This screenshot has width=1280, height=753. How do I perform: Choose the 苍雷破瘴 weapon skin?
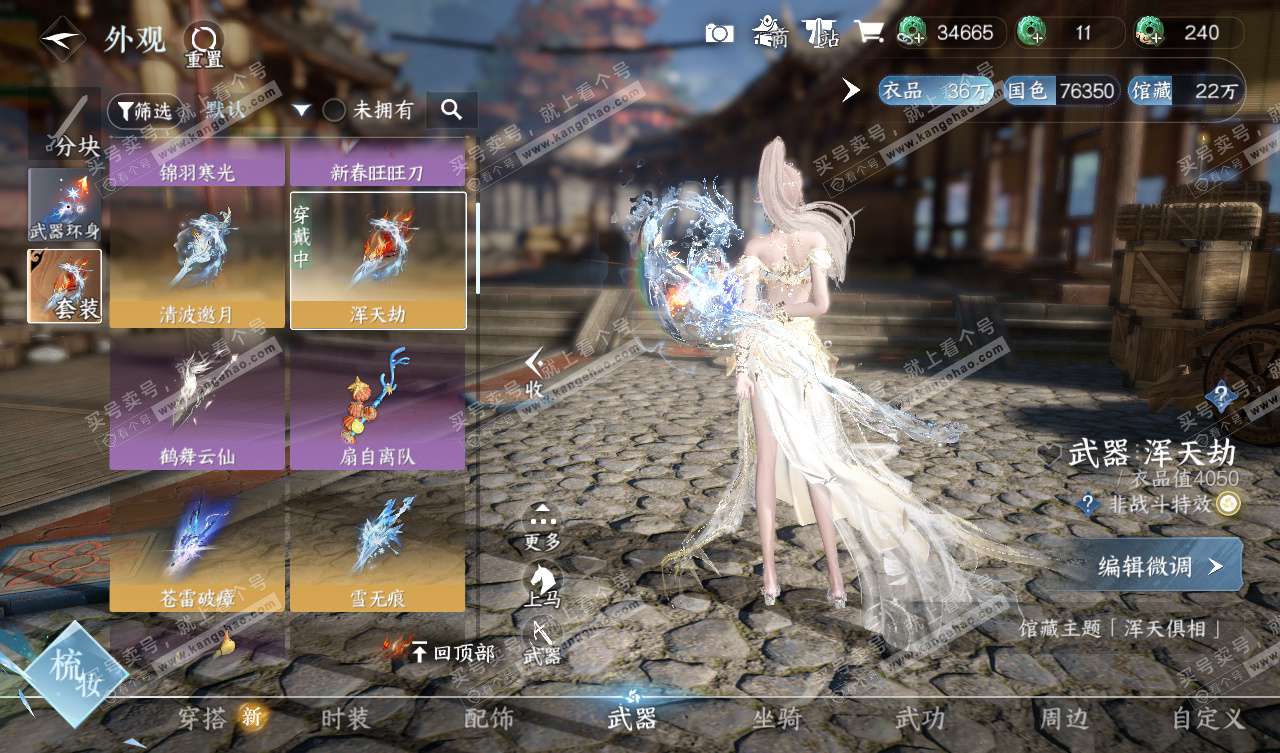[197, 545]
